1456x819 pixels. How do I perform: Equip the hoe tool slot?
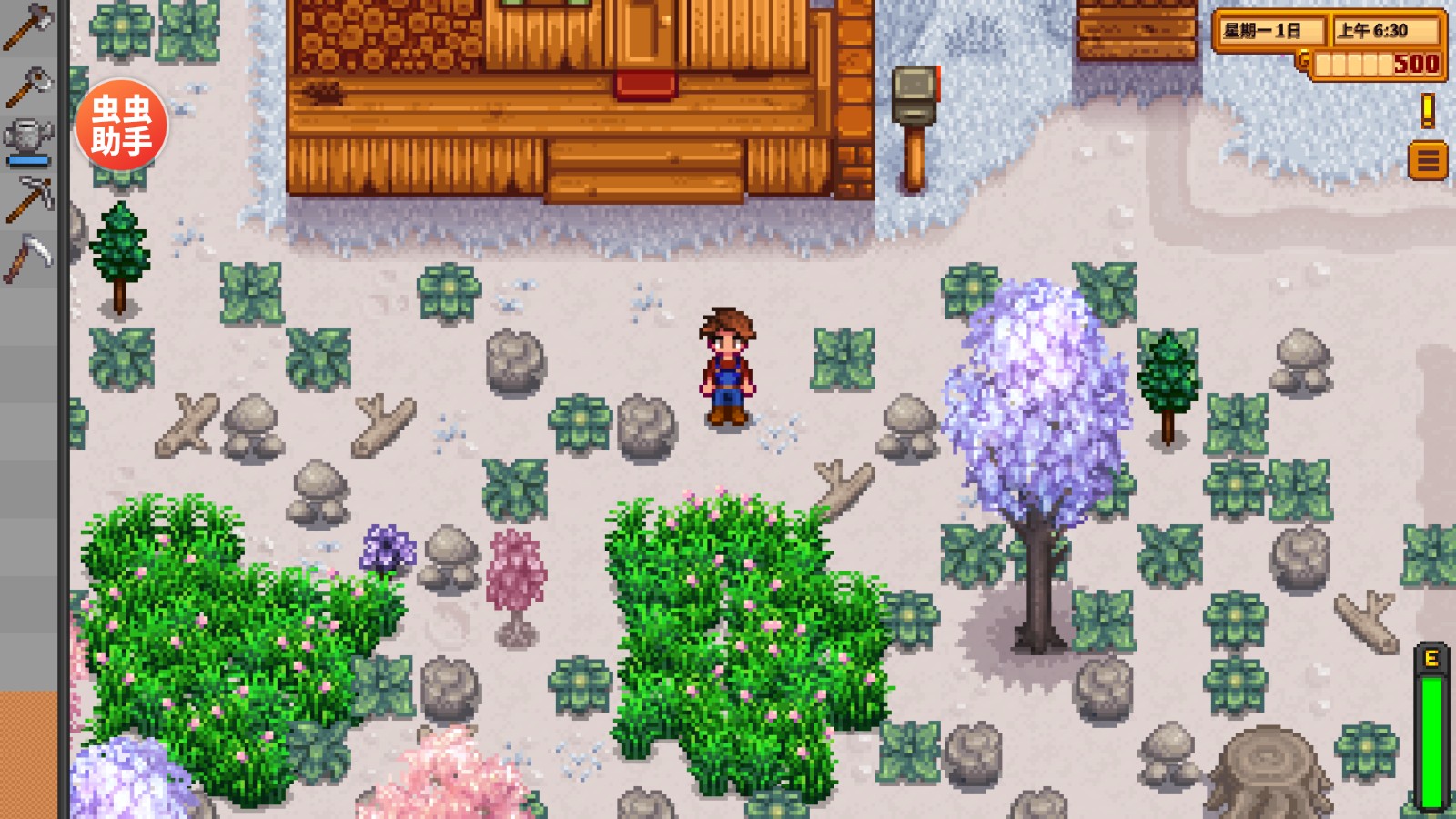click(x=29, y=87)
